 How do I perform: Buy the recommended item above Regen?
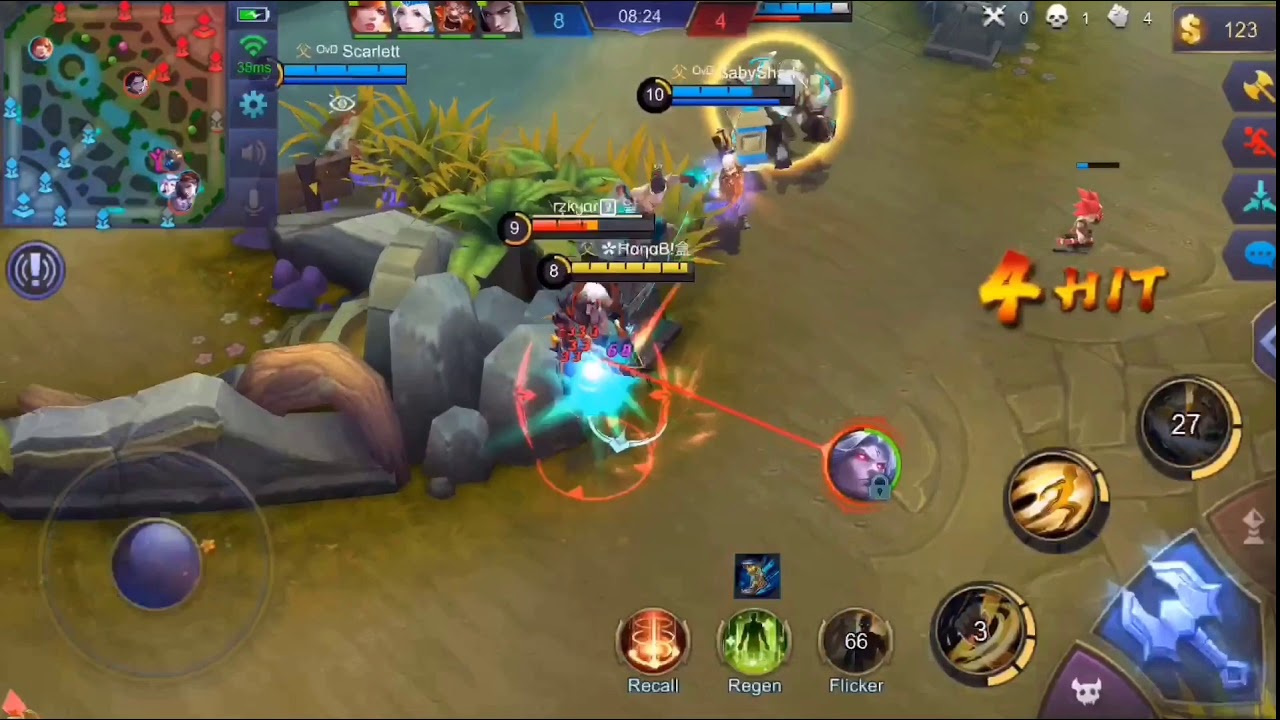click(757, 577)
